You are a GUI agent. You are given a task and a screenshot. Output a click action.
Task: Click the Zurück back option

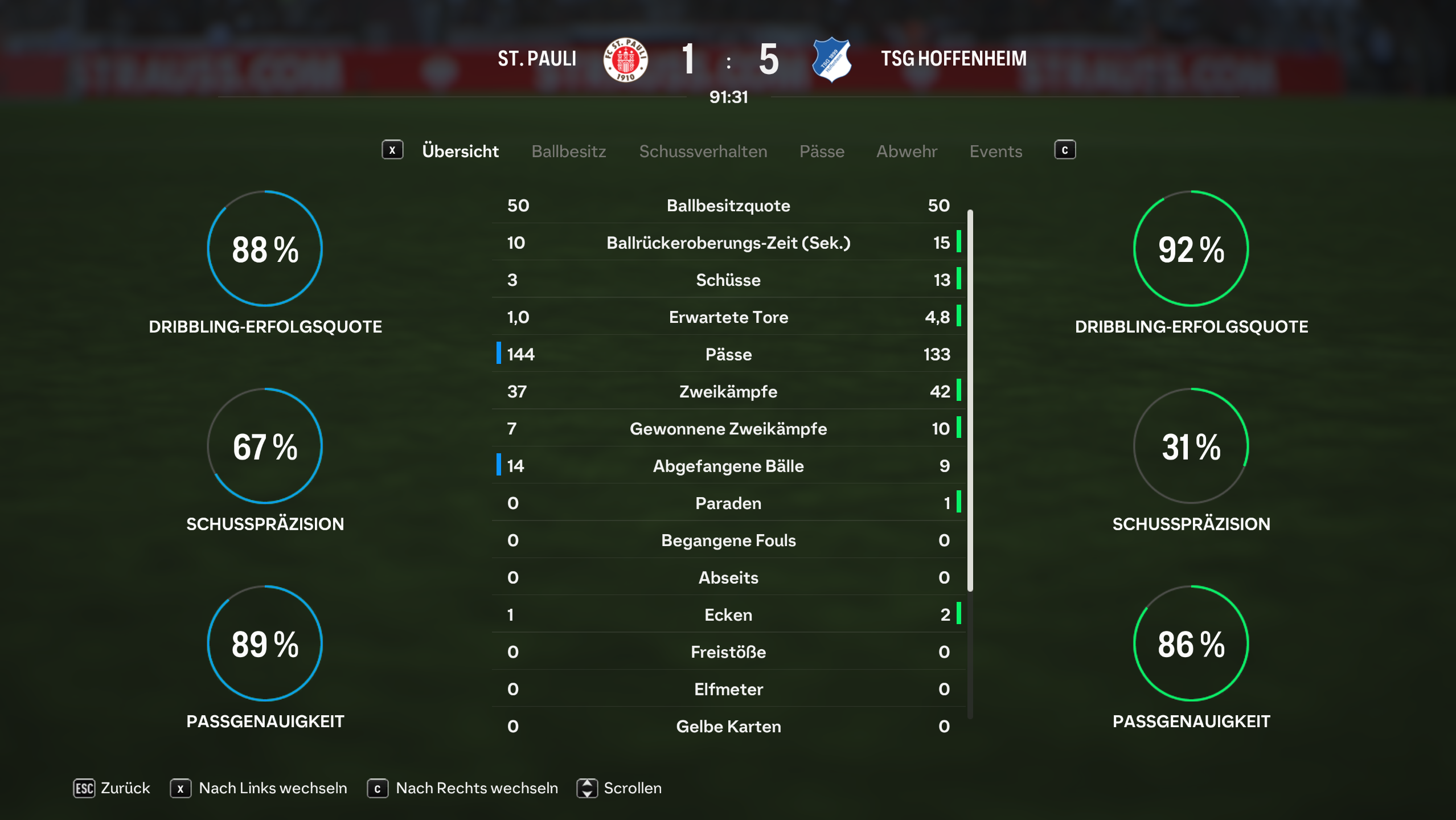pos(112,788)
